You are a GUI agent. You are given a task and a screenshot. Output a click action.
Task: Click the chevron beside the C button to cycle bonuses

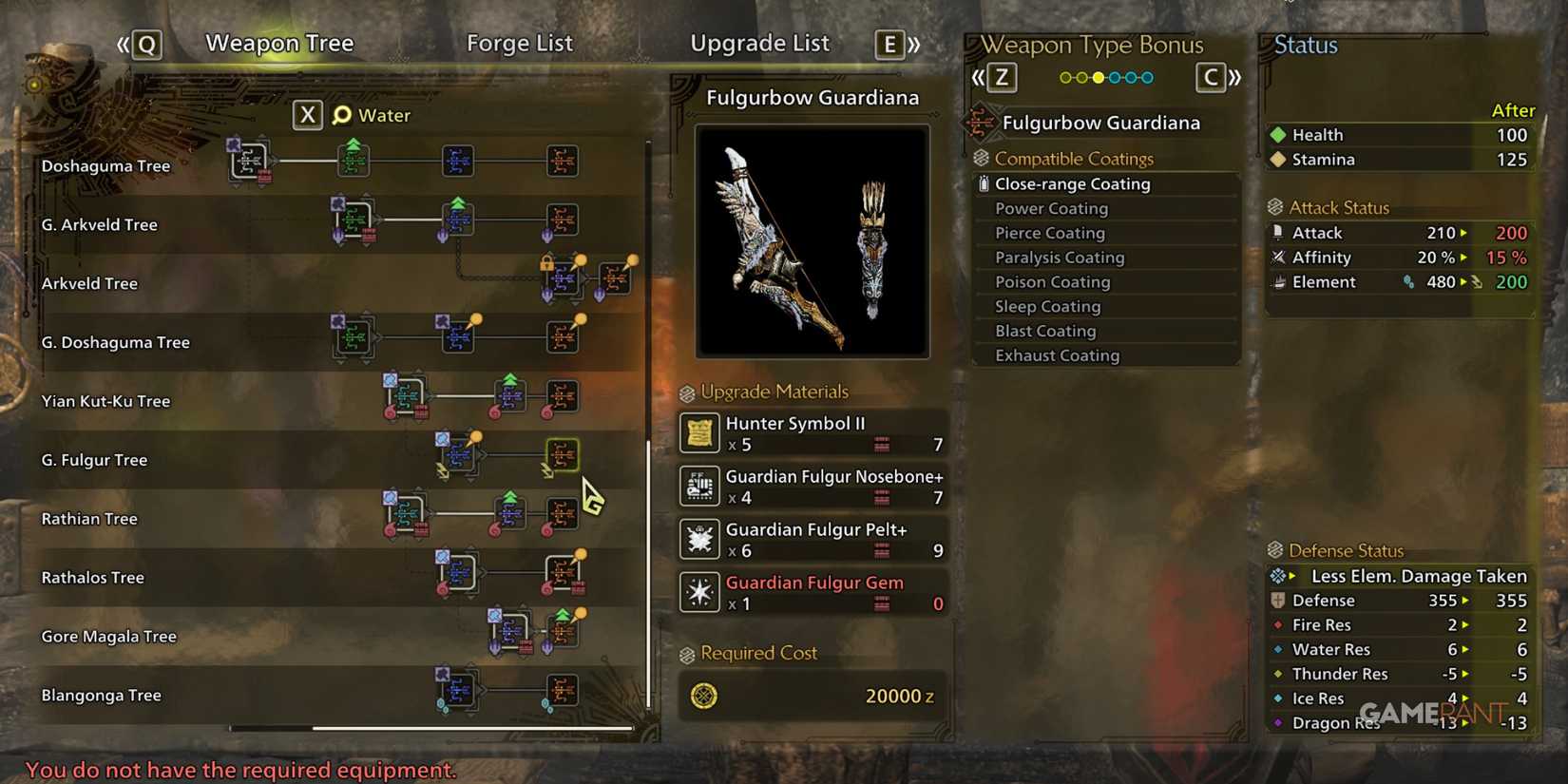point(1234,78)
